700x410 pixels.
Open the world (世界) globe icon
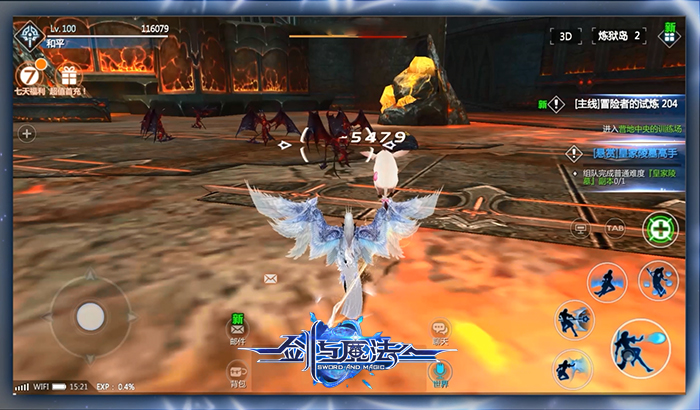click(440, 374)
